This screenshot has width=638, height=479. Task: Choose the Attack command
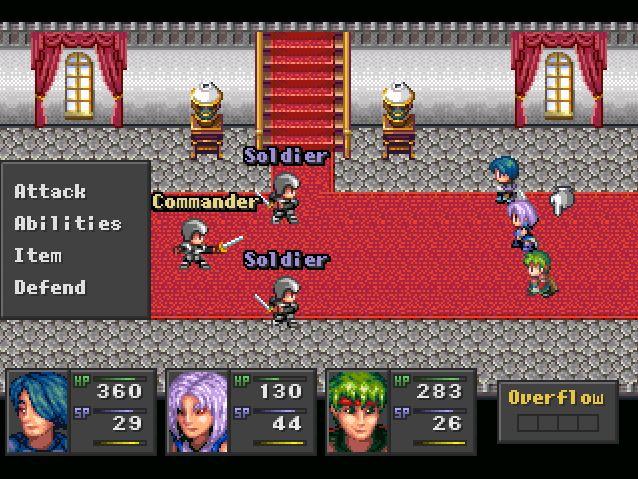[x=50, y=191]
